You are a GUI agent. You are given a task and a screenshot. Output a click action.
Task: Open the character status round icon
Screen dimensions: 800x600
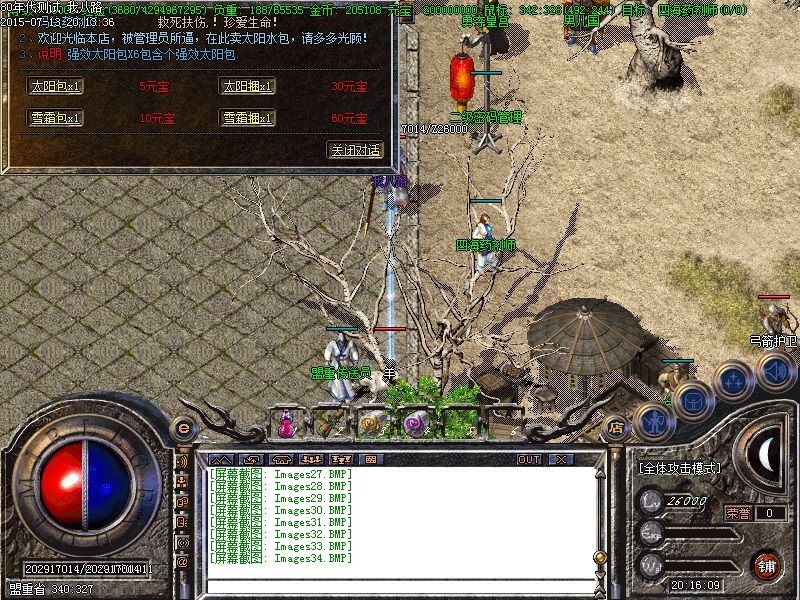[x=653, y=421]
